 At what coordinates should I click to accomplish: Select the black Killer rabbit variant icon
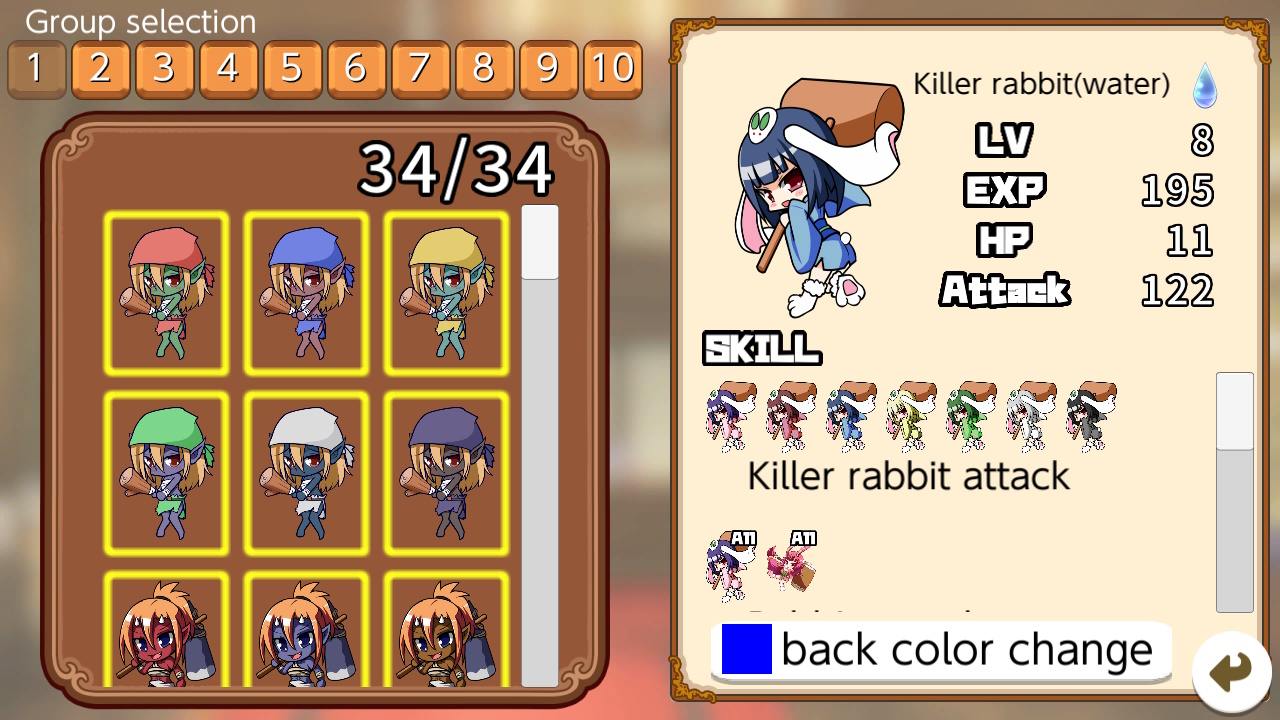pyautogui.click(x=1090, y=415)
